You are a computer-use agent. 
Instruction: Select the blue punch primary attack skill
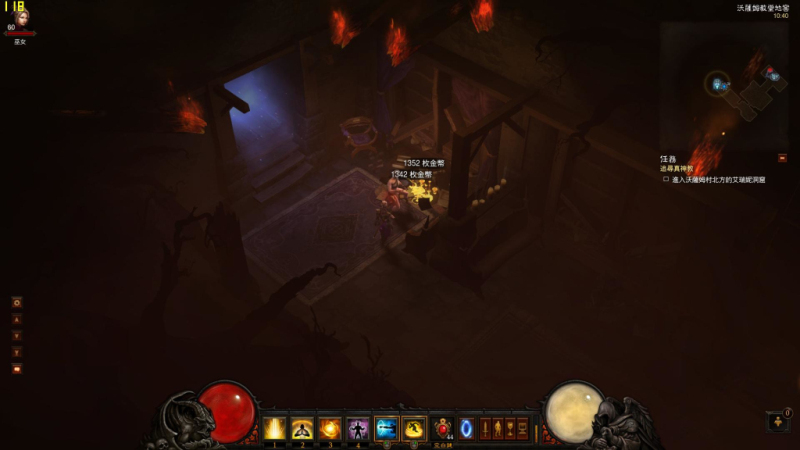tap(386, 428)
